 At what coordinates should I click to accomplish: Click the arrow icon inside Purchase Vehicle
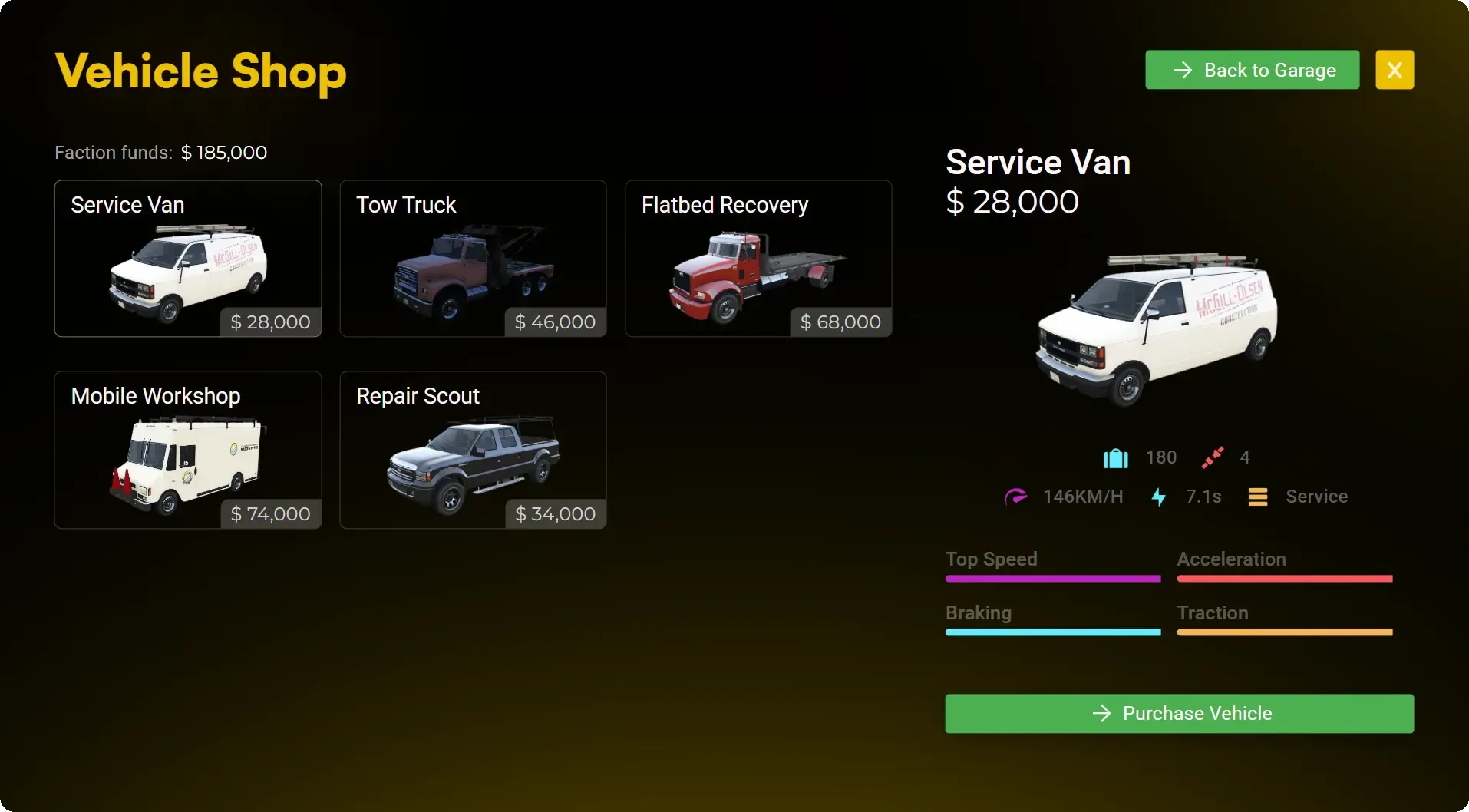1101,713
